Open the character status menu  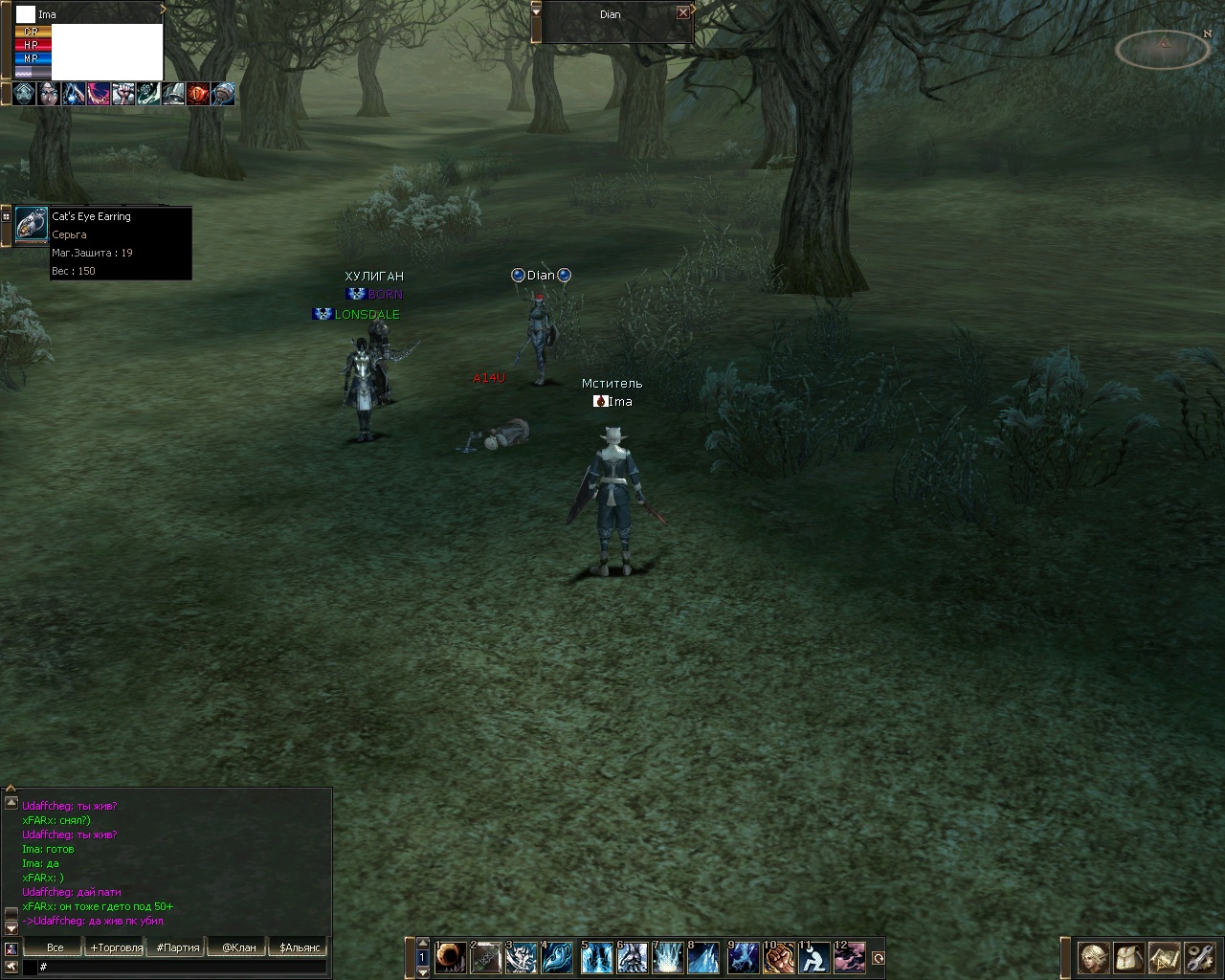pos(1094,957)
